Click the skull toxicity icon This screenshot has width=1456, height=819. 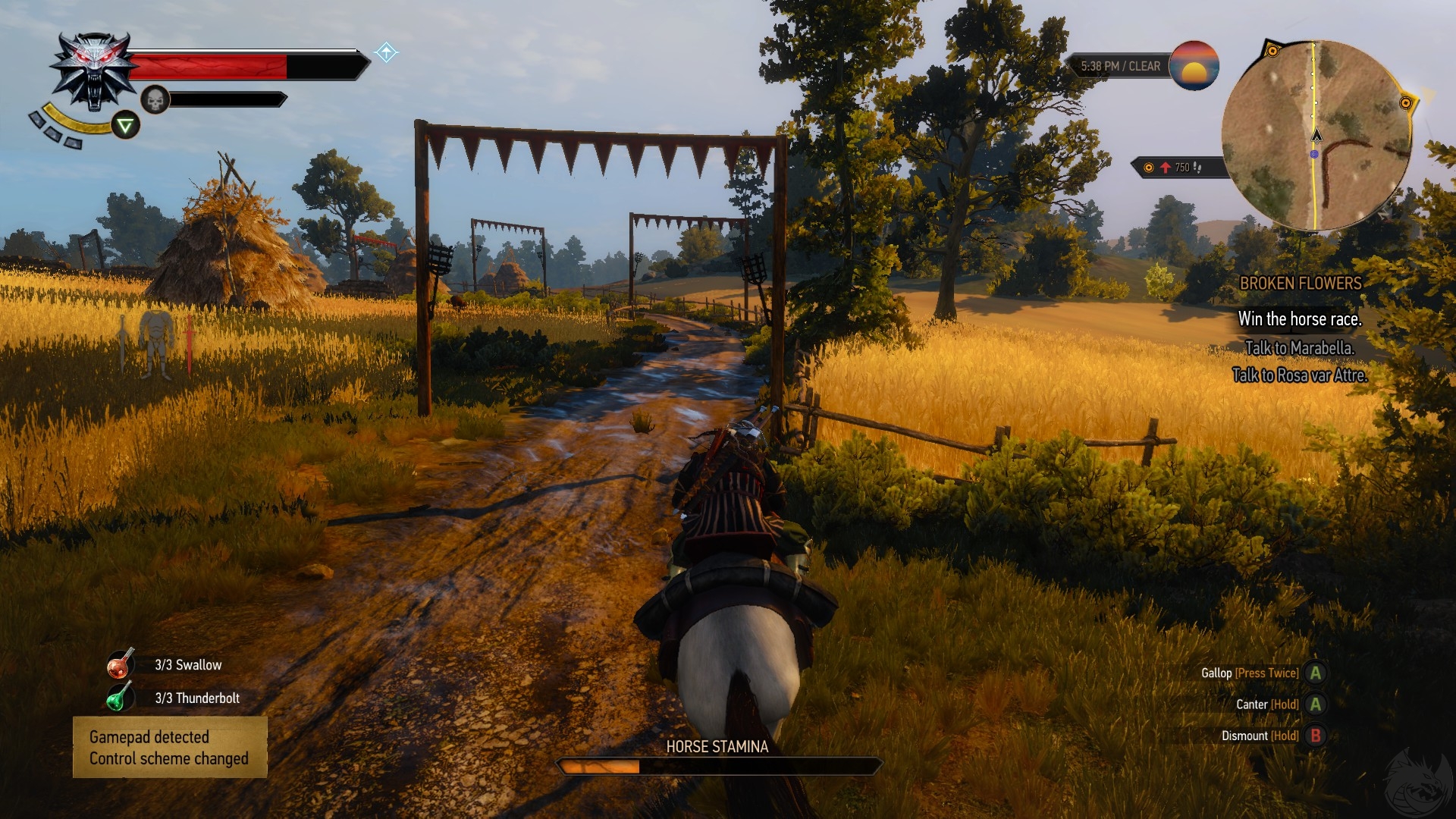pyautogui.click(x=155, y=99)
